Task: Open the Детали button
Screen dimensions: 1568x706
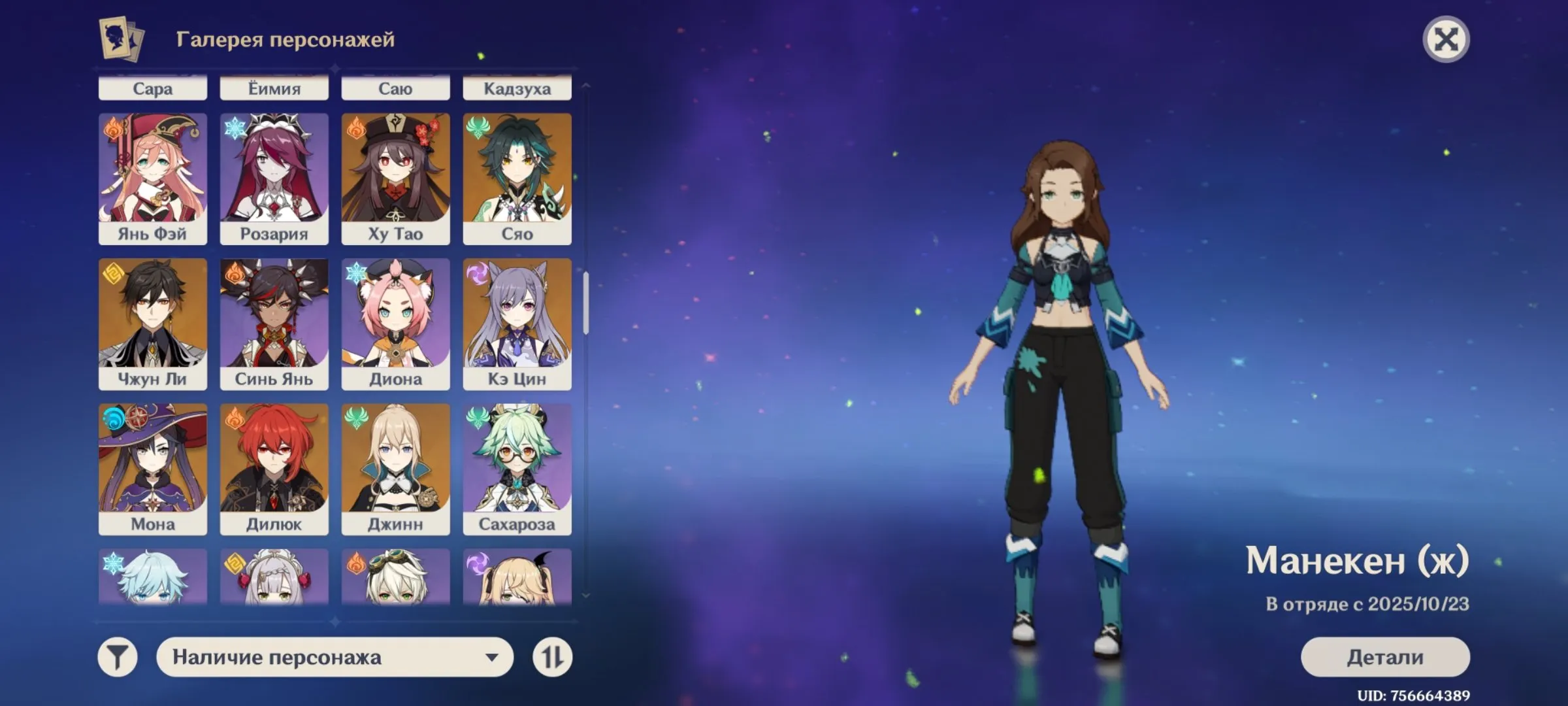Action: click(x=1385, y=656)
